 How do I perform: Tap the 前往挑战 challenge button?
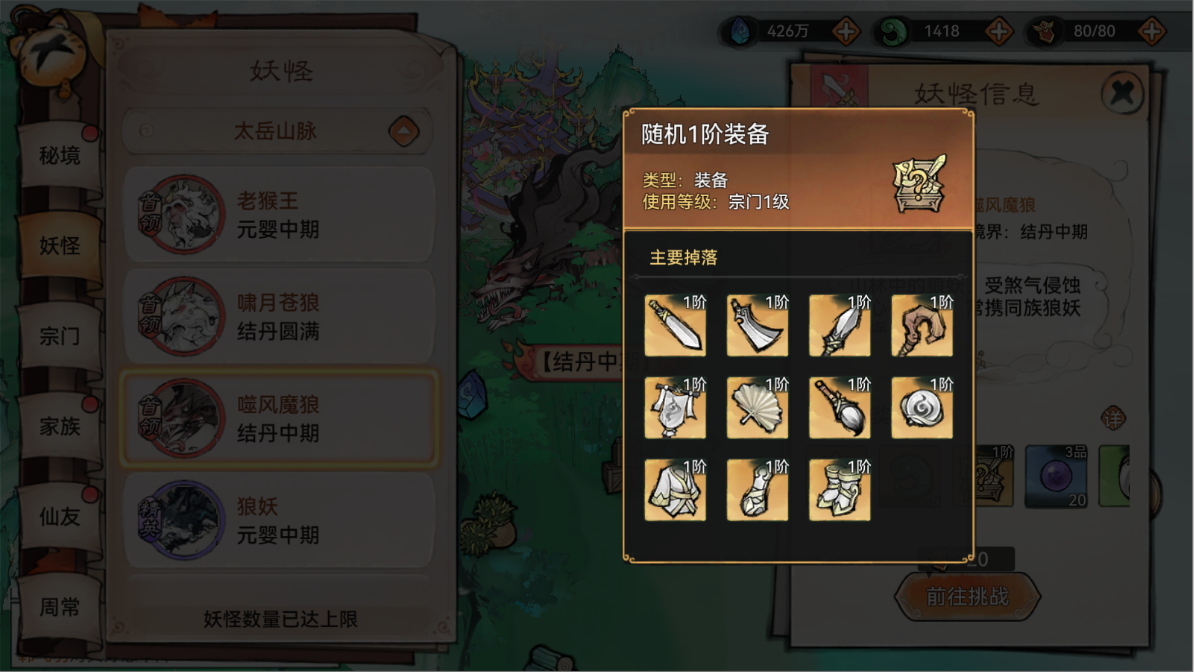[967, 597]
